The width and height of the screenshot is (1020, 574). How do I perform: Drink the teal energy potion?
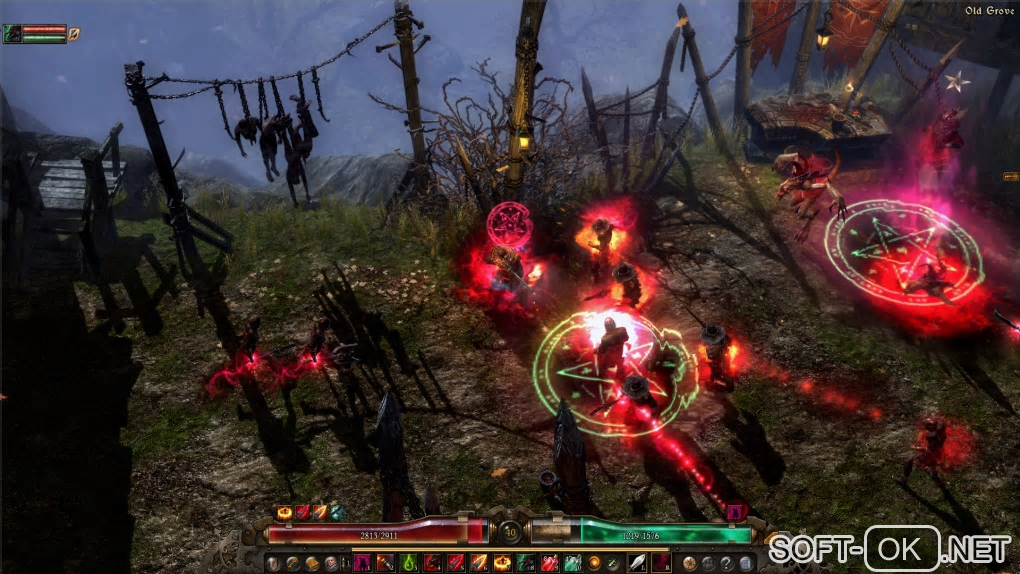pos(572,562)
